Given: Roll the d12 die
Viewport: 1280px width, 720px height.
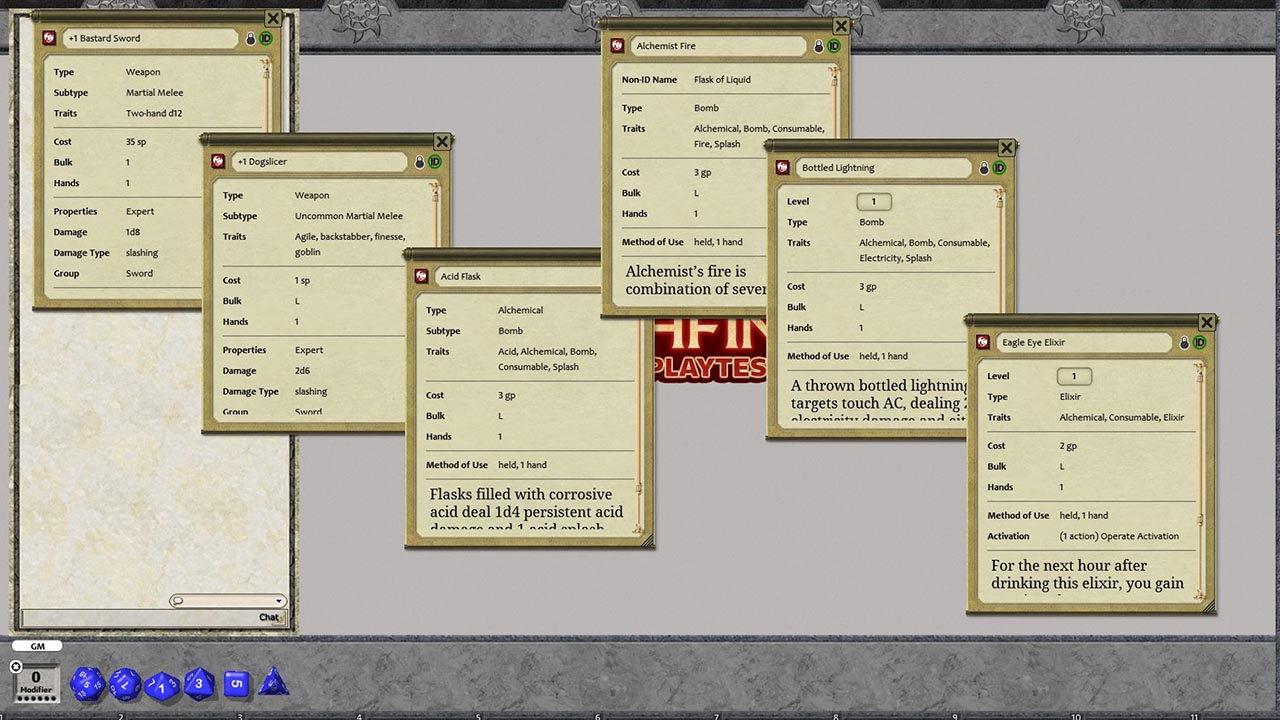Looking at the screenshot, I should pyautogui.click(x=124, y=684).
